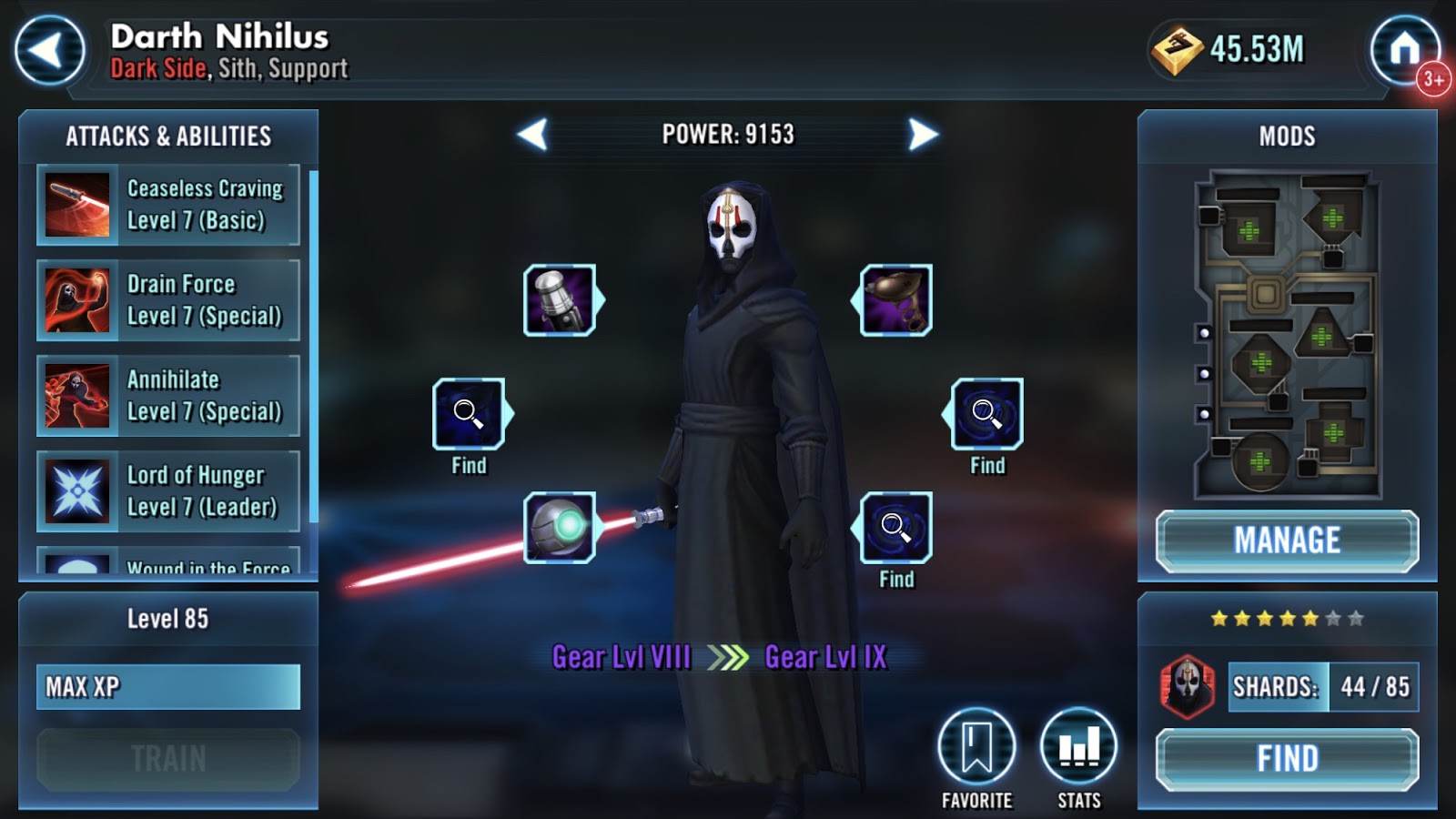
Task: Click the Darth Nihilus shard portrait
Action: pos(1188,687)
